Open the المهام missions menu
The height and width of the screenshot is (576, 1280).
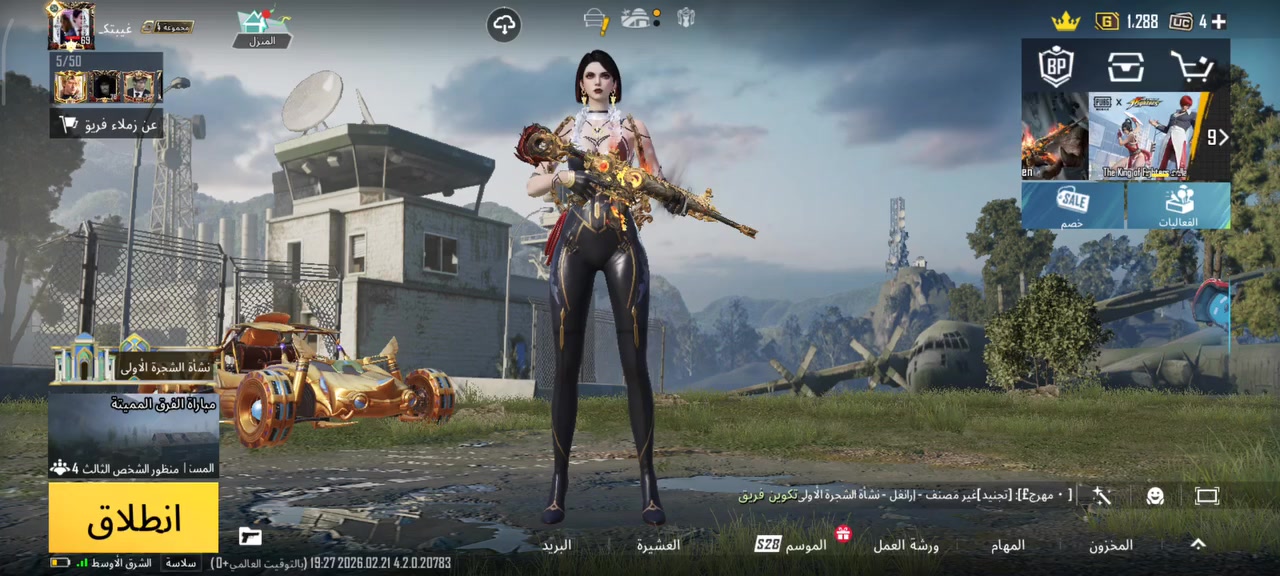point(1008,545)
